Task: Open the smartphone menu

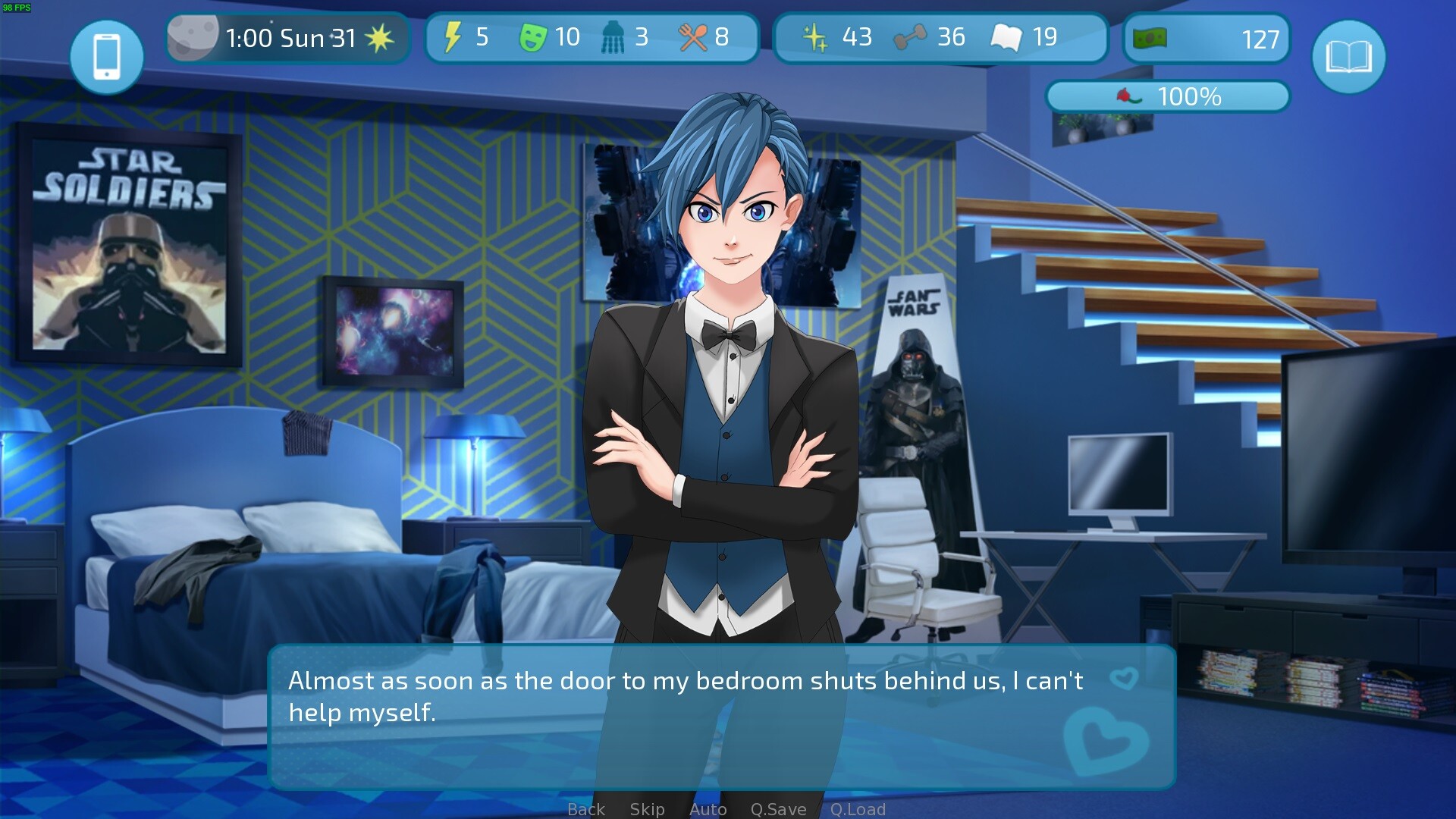Action: [106, 57]
